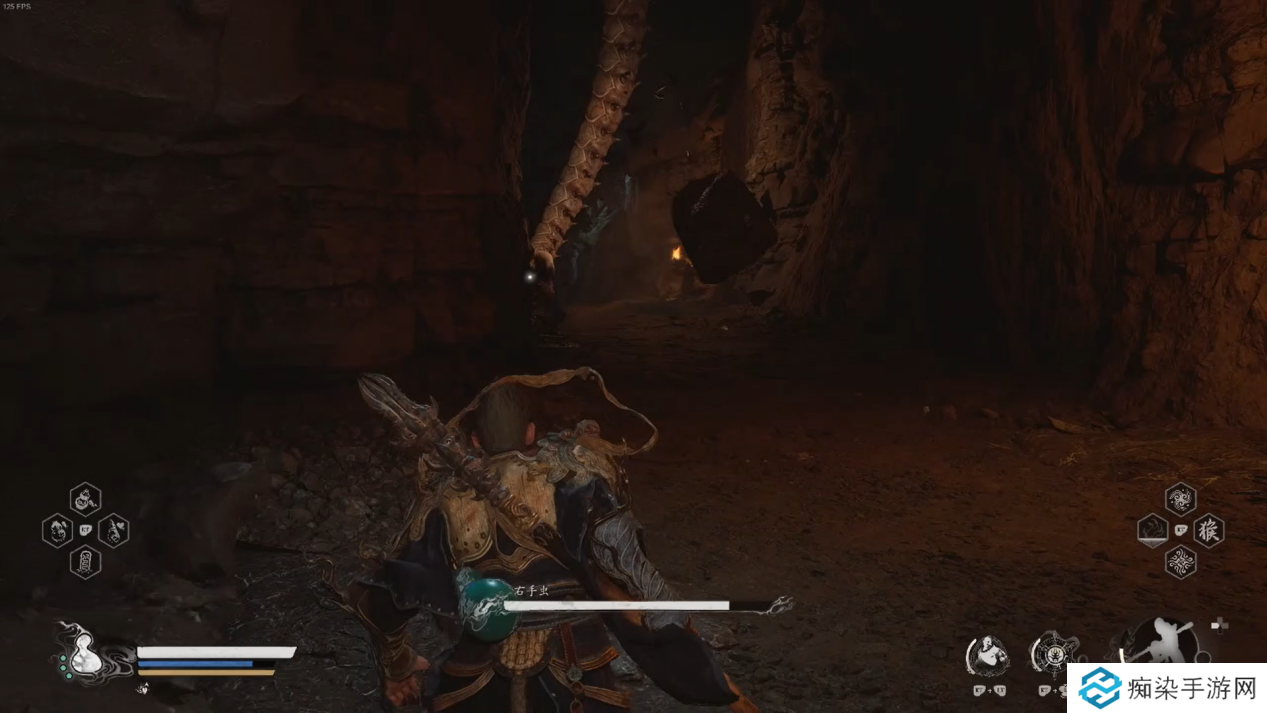Image resolution: width=1267 pixels, height=713 pixels.
Task: Cast the swirling spell in the top-right hexagon
Action: click(1181, 498)
